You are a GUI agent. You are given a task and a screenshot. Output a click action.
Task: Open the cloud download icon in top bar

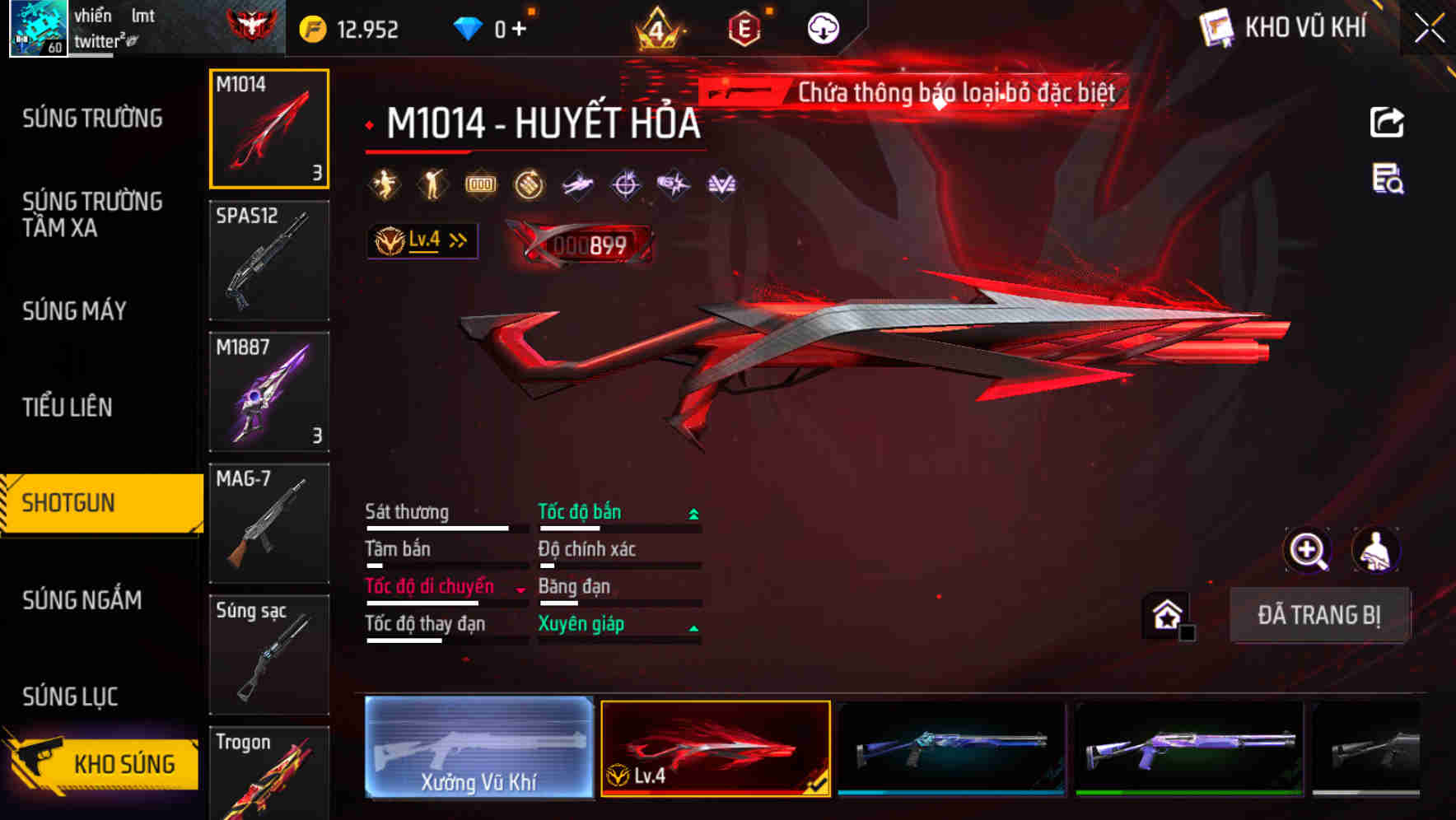(x=821, y=26)
